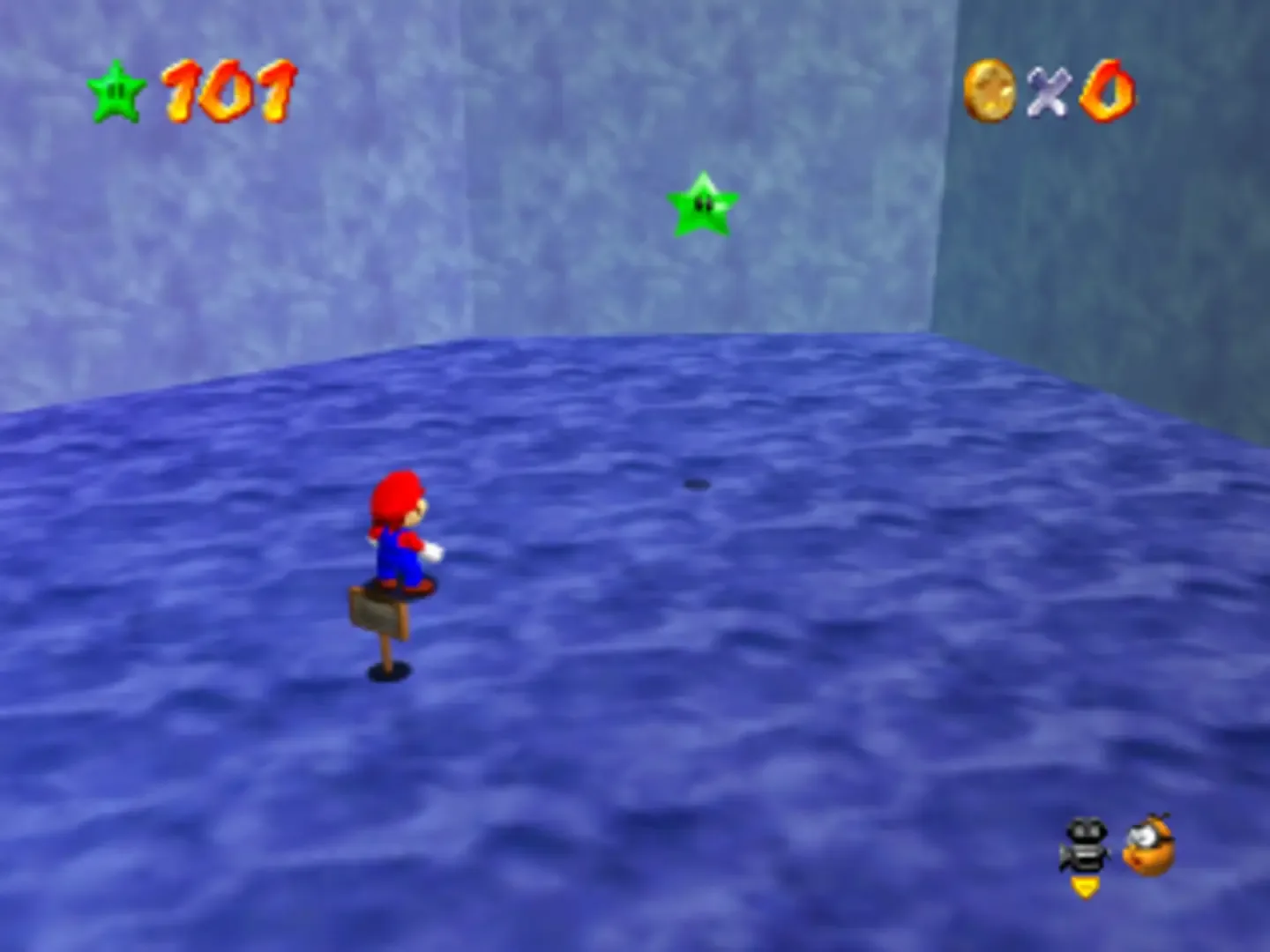Click Mario's red cap to toggle cap state
1270x952 pixels.
tap(397, 494)
